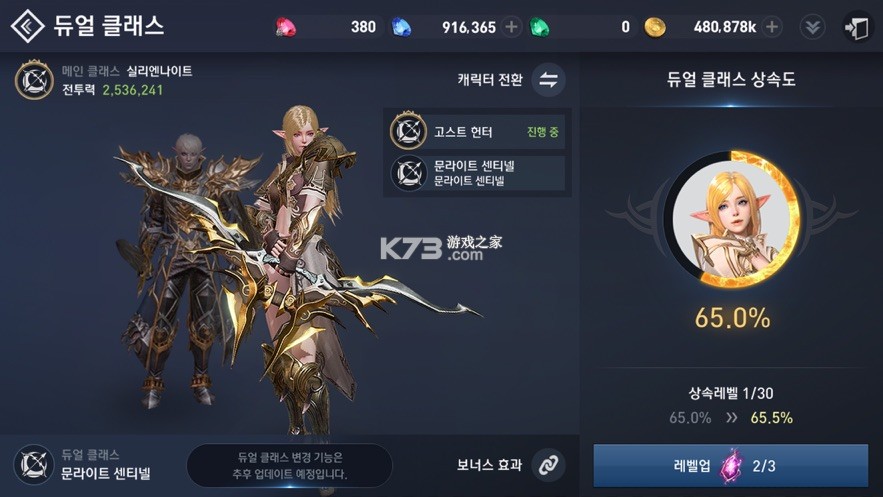Select the elf portrait inheritance ring
The width and height of the screenshot is (883, 497).
[731, 219]
